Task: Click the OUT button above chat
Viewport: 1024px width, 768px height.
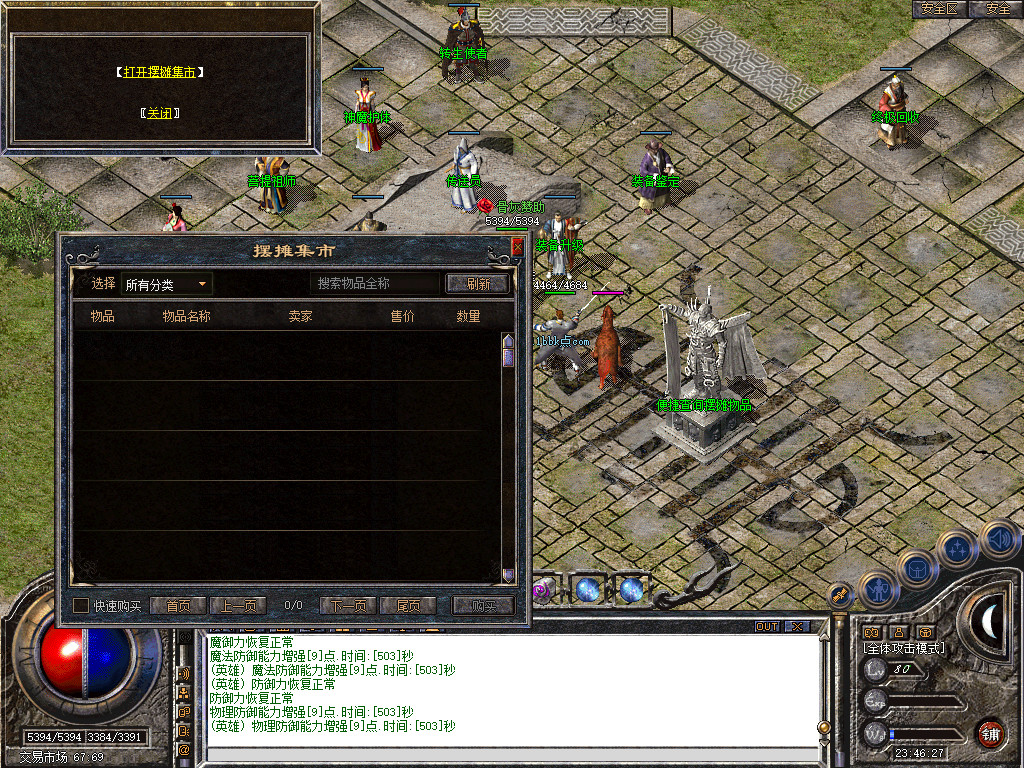Action: 767,627
